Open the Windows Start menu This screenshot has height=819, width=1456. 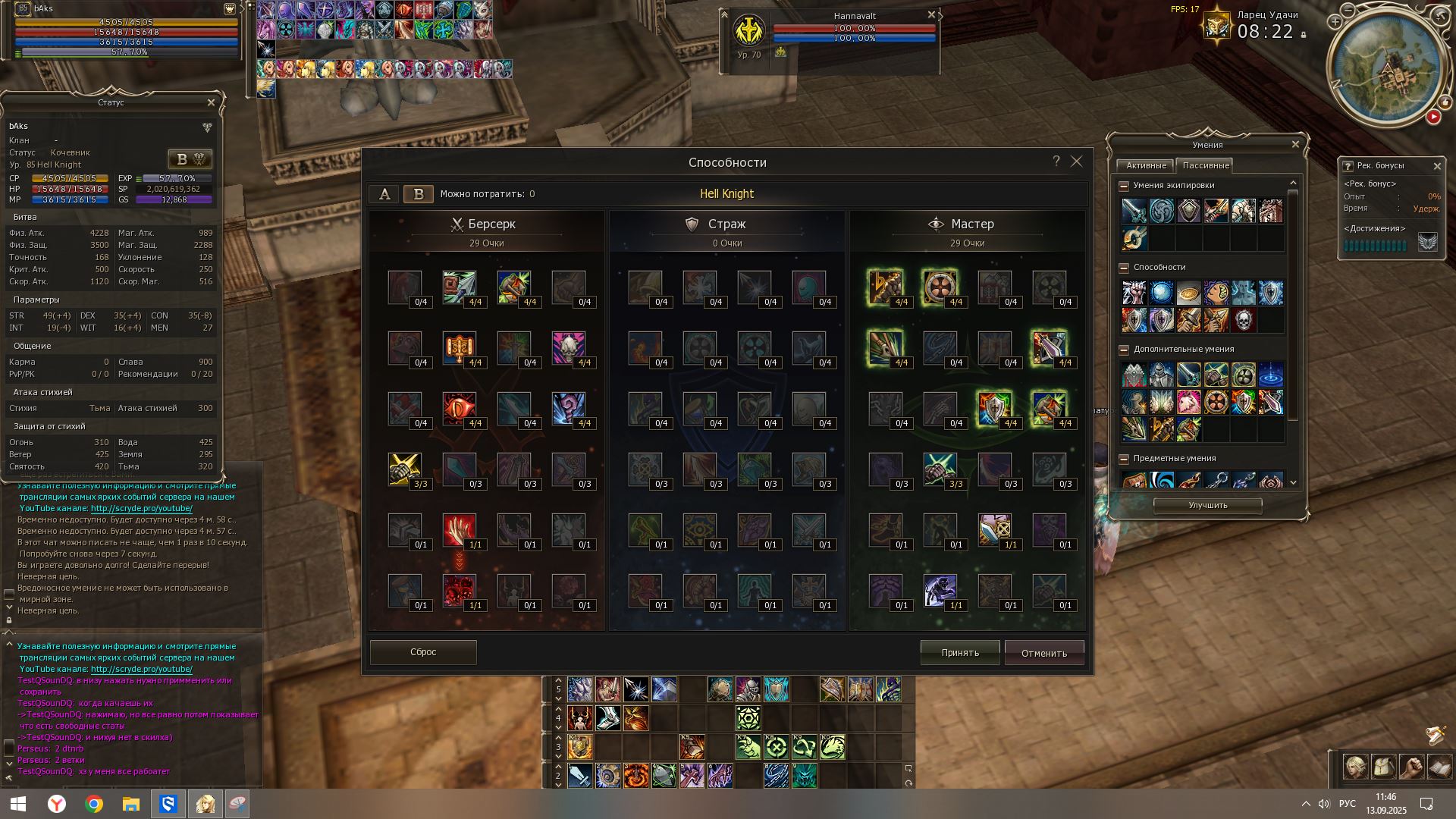(x=18, y=804)
